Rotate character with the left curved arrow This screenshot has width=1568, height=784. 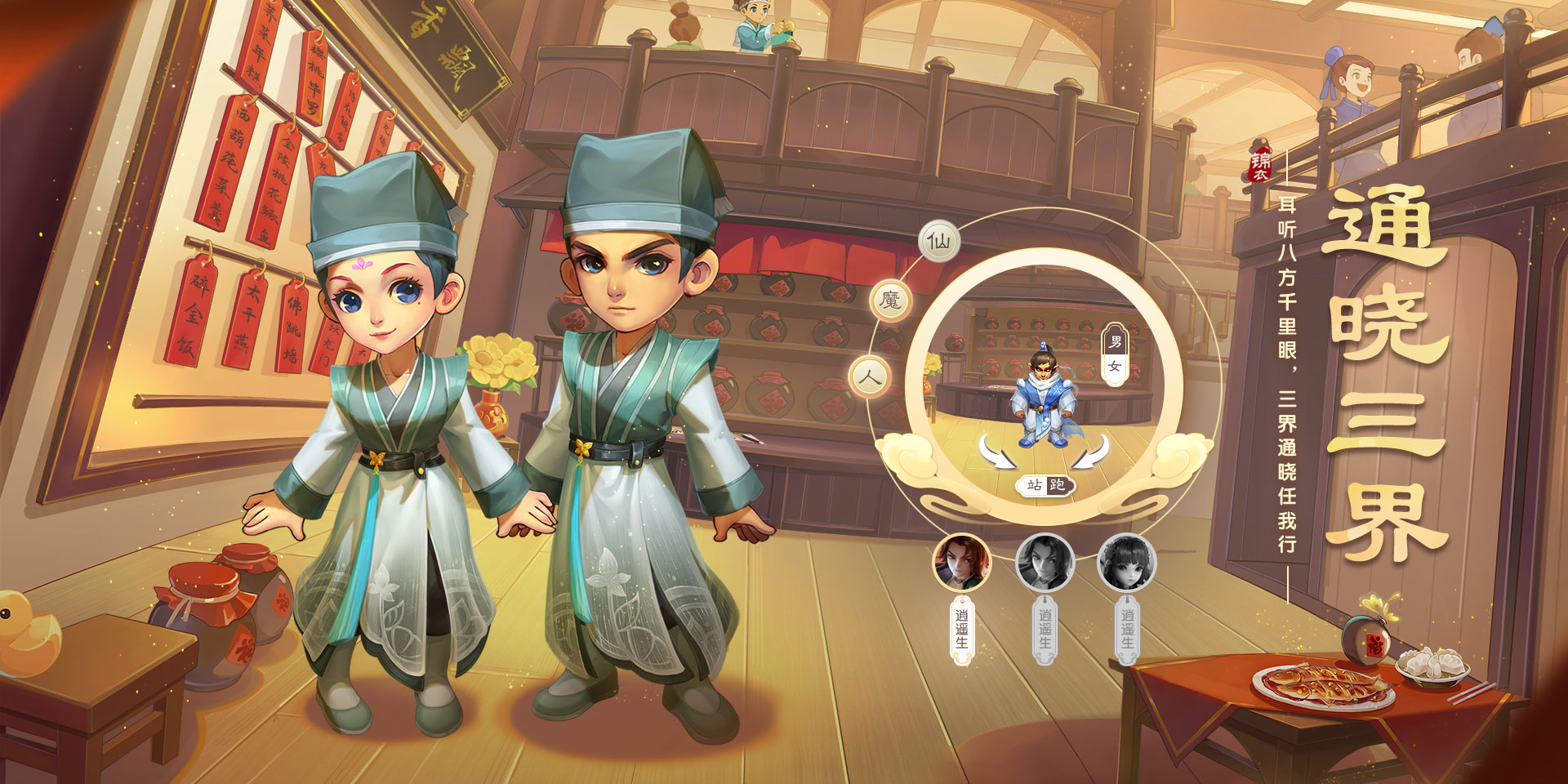click(x=997, y=452)
